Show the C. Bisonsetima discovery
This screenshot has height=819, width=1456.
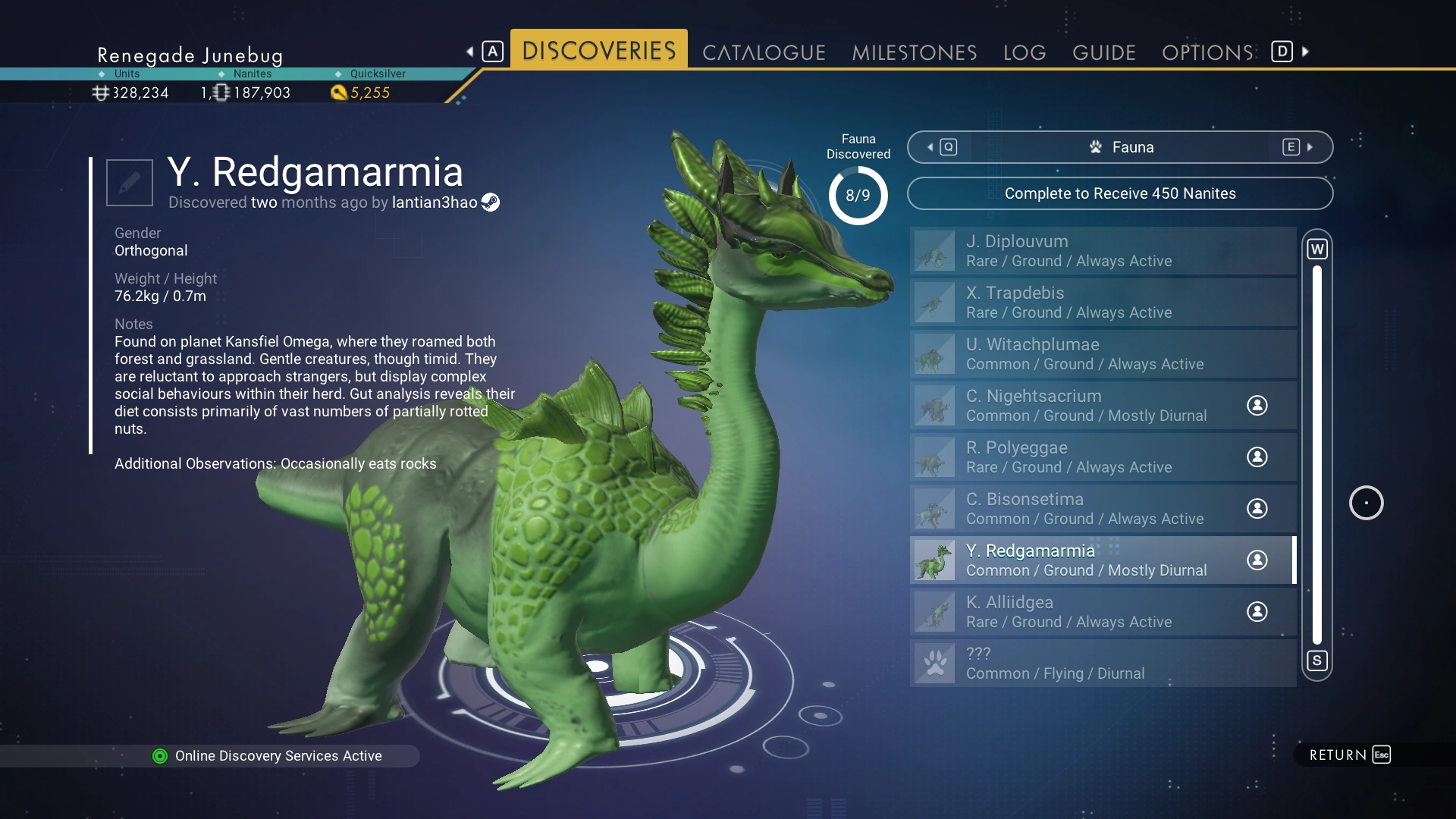click(1103, 509)
